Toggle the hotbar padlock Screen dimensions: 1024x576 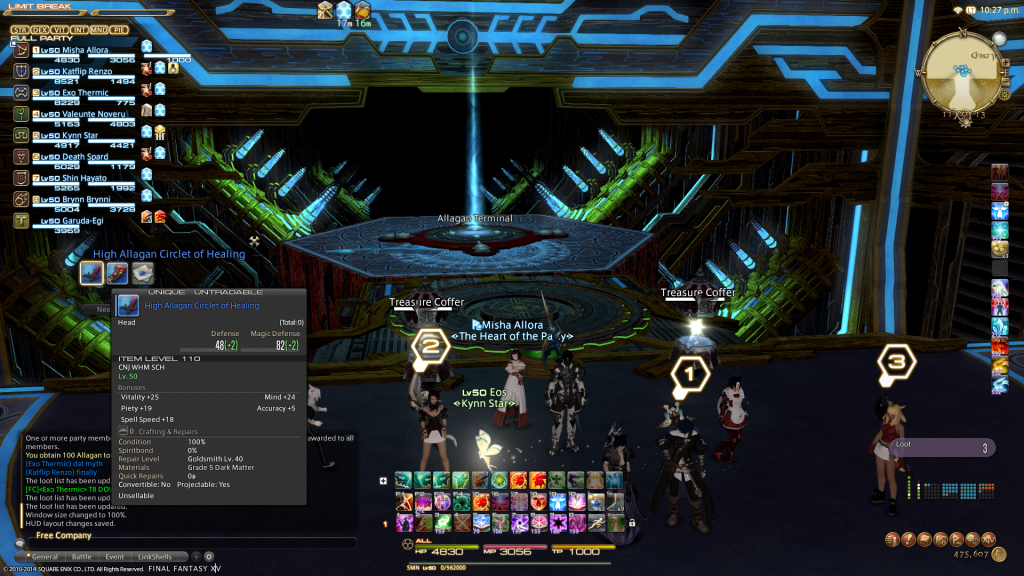631,522
